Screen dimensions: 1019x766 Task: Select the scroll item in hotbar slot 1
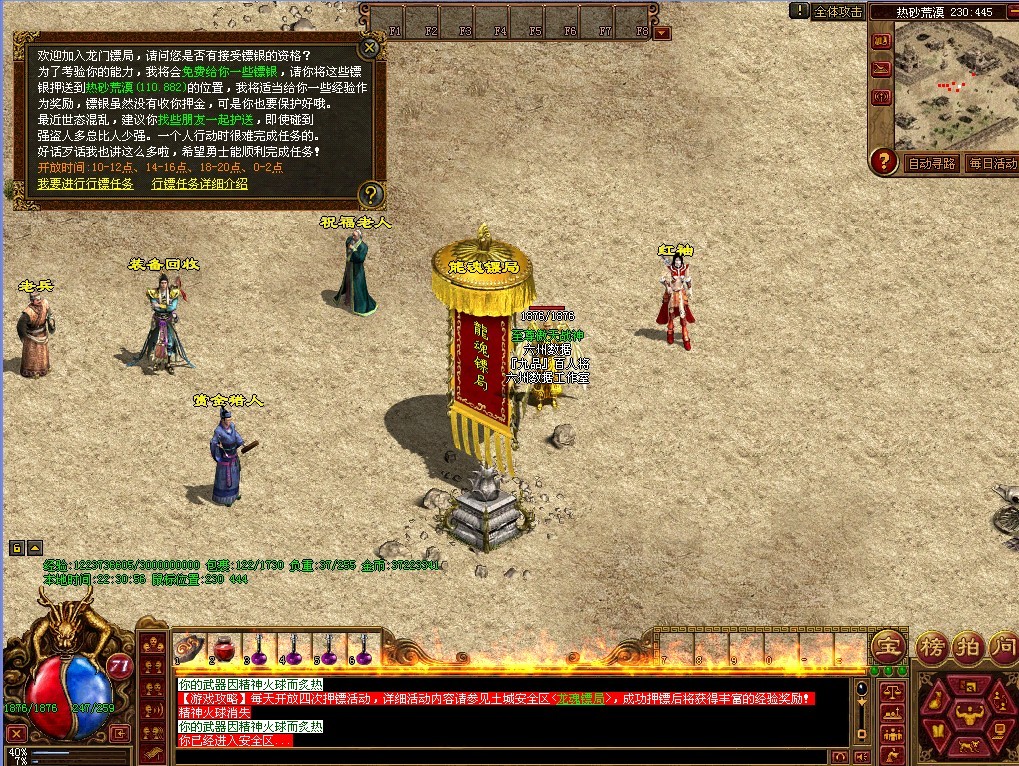186,649
